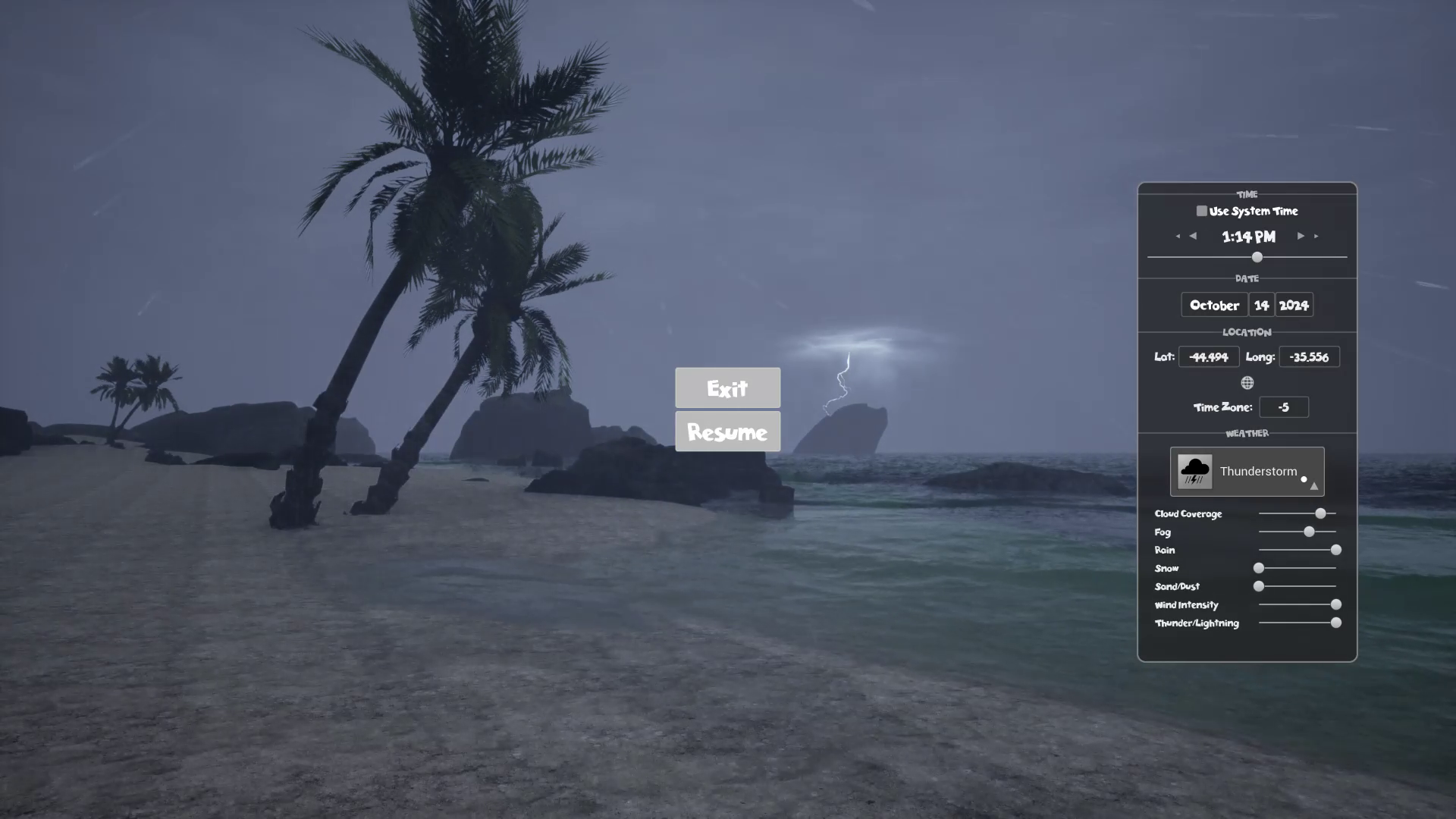Select the Lat coordinate input field
Screen dimensions: 1456x819
coord(1209,356)
